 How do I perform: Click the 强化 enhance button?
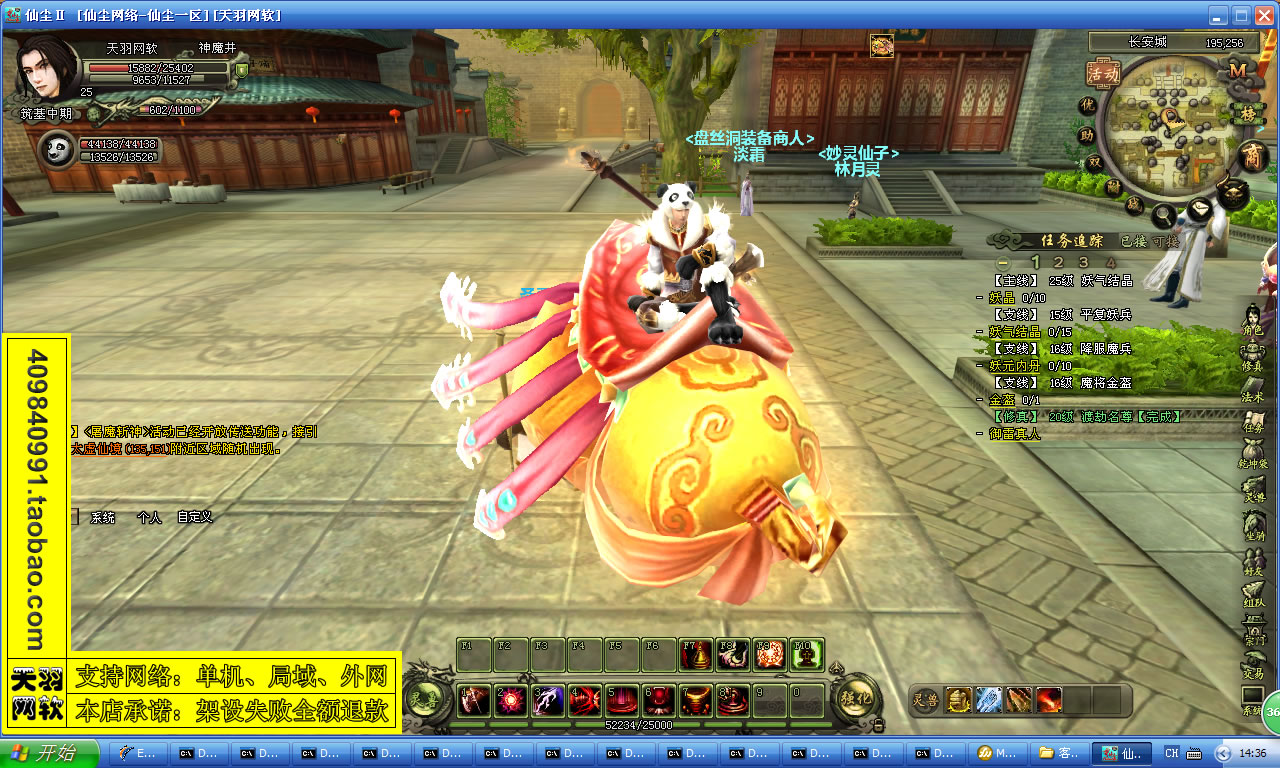[x=857, y=698]
